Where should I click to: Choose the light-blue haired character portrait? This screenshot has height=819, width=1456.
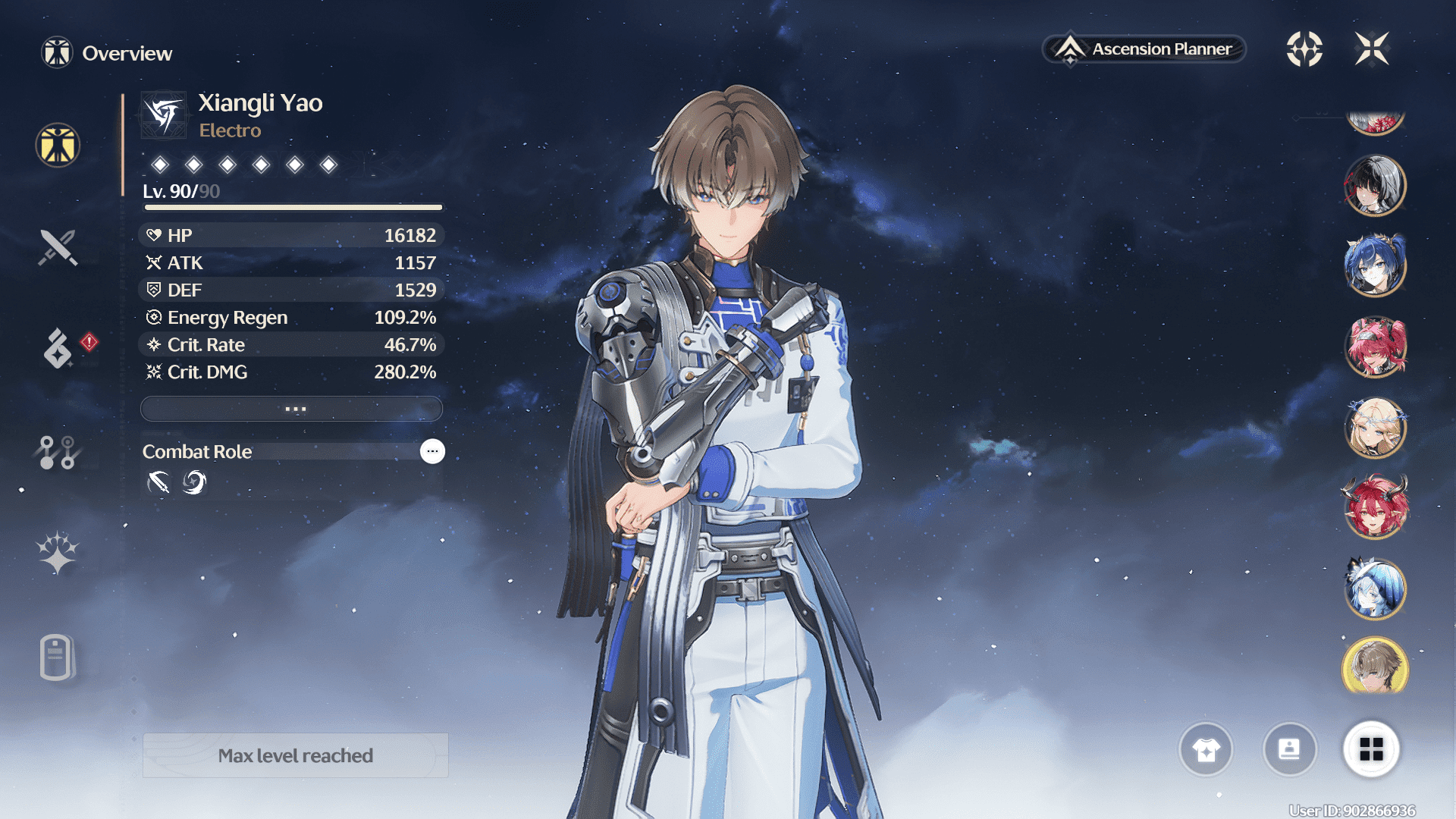tap(1375, 588)
